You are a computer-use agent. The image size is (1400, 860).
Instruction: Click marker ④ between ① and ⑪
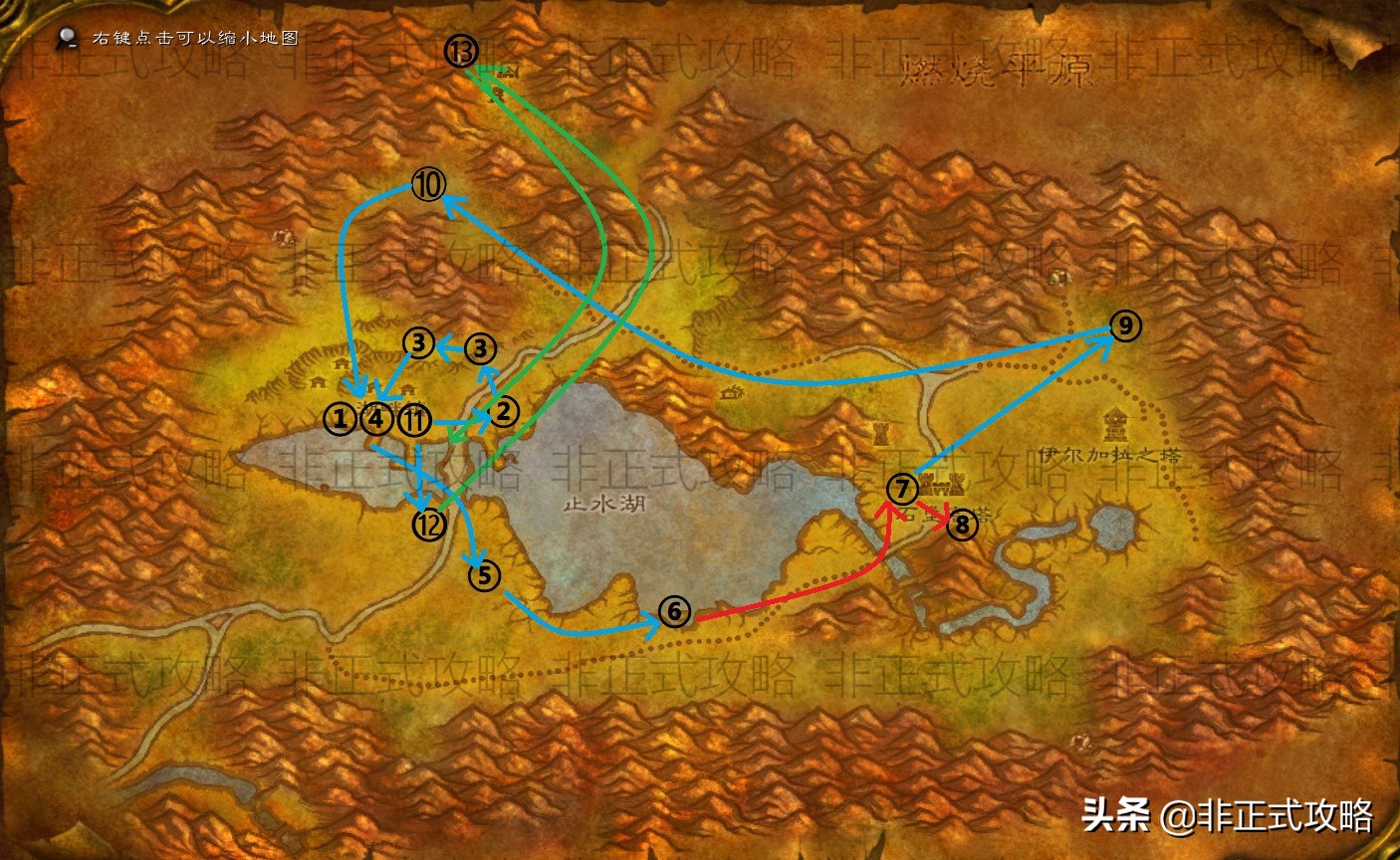point(376,419)
